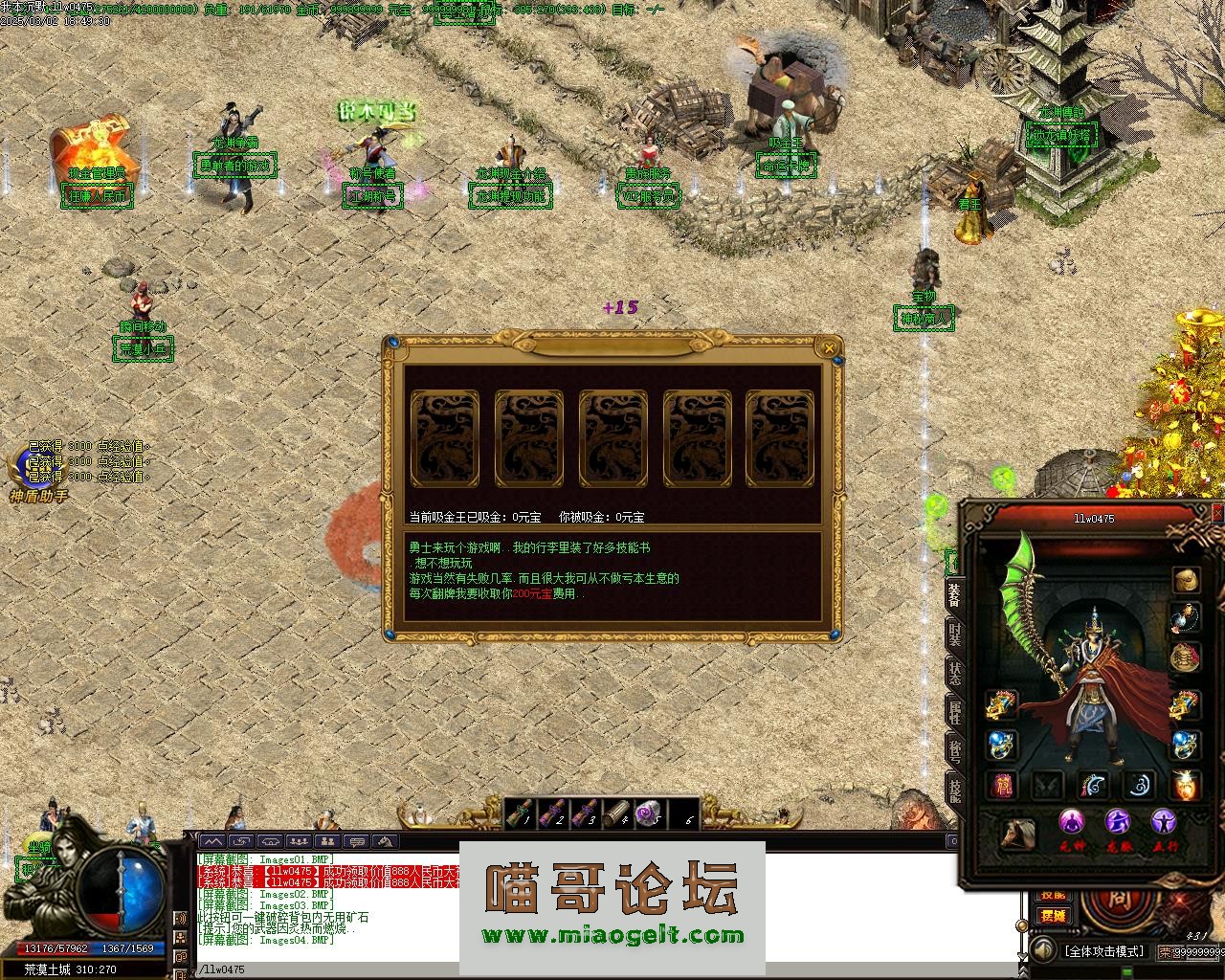Image resolution: width=1225 pixels, height=980 pixels.
Task: Open the 元神 purple orb
Action: click(x=1071, y=822)
